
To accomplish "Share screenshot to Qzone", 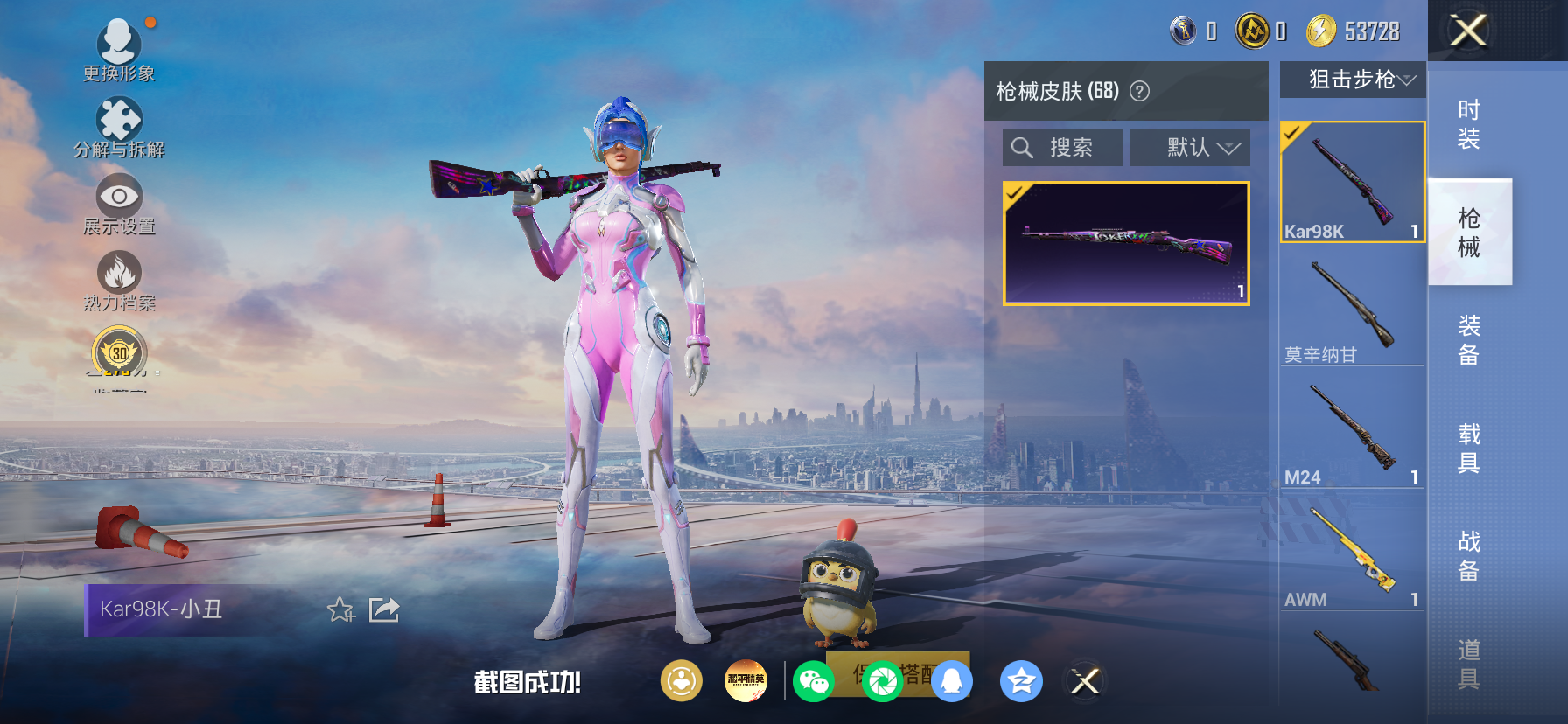I will 1022,681.
